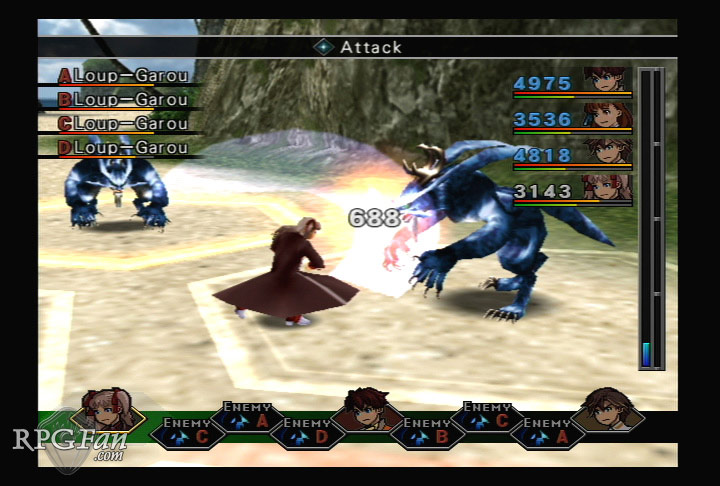Choose the party portrait beside 3536 HP

coord(607,116)
